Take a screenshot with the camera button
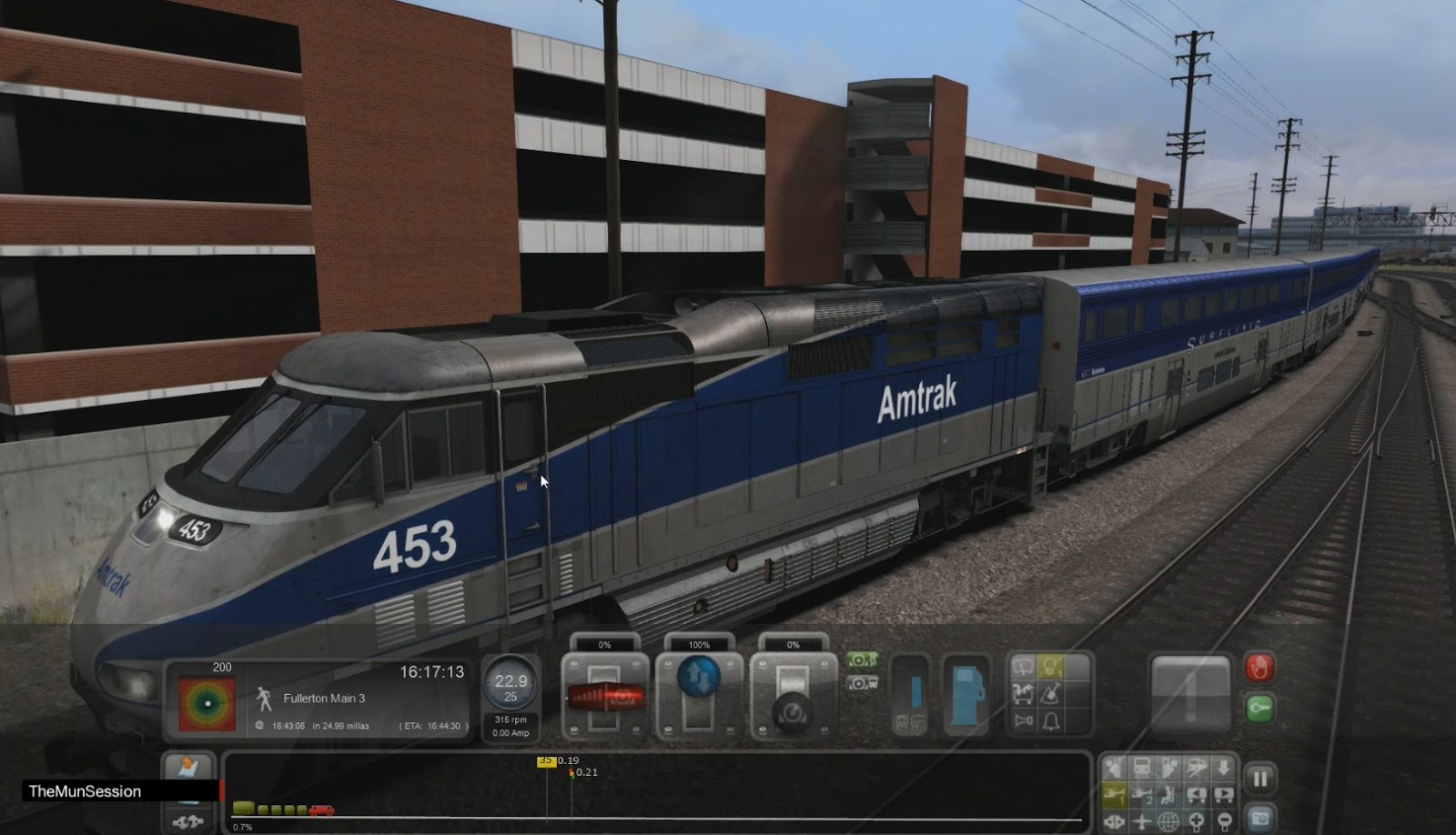The image size is (1456, 835). 1259,820
